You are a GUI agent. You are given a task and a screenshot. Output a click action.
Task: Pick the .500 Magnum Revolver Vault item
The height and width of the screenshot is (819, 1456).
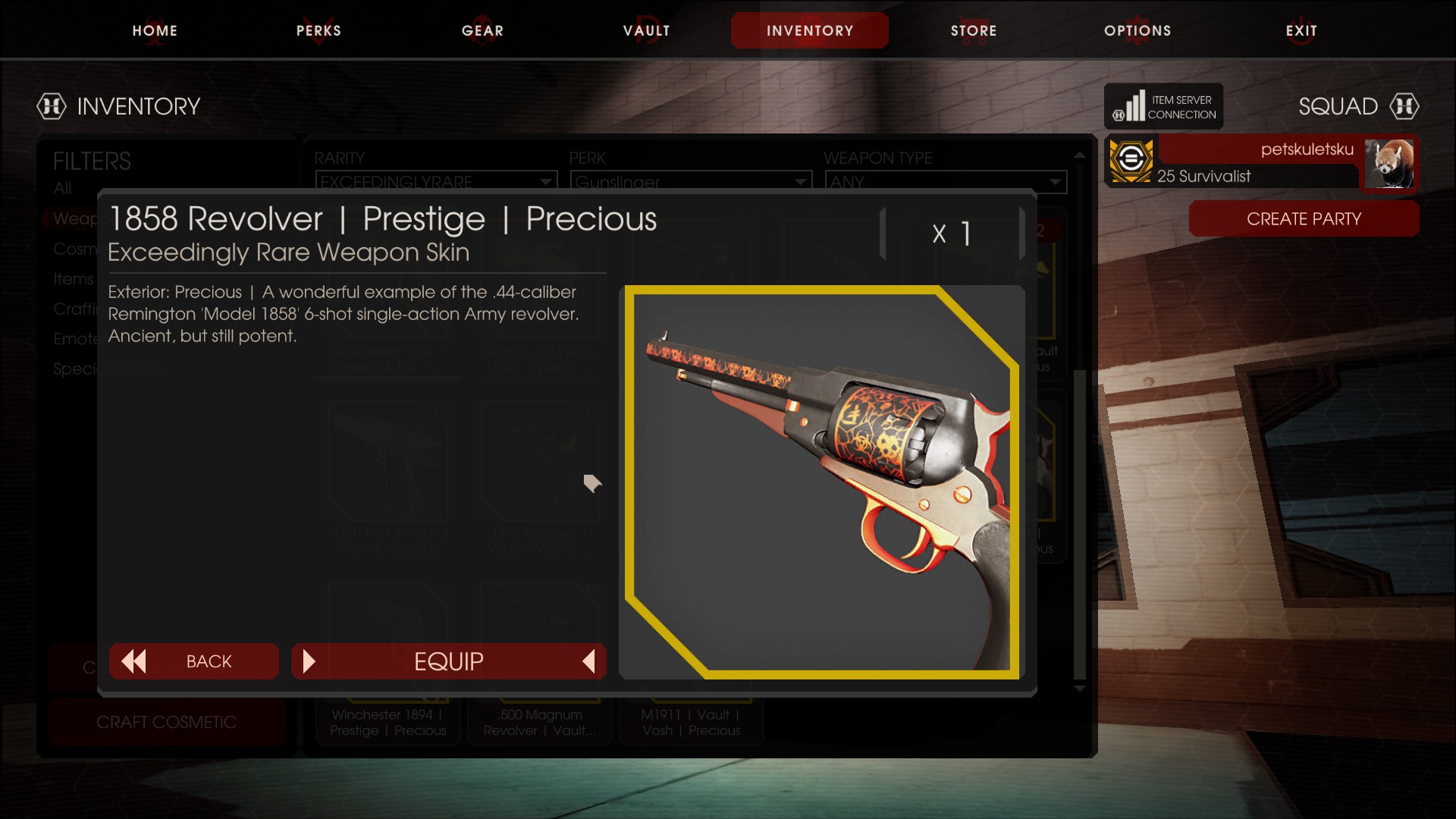tap(540, 722)
